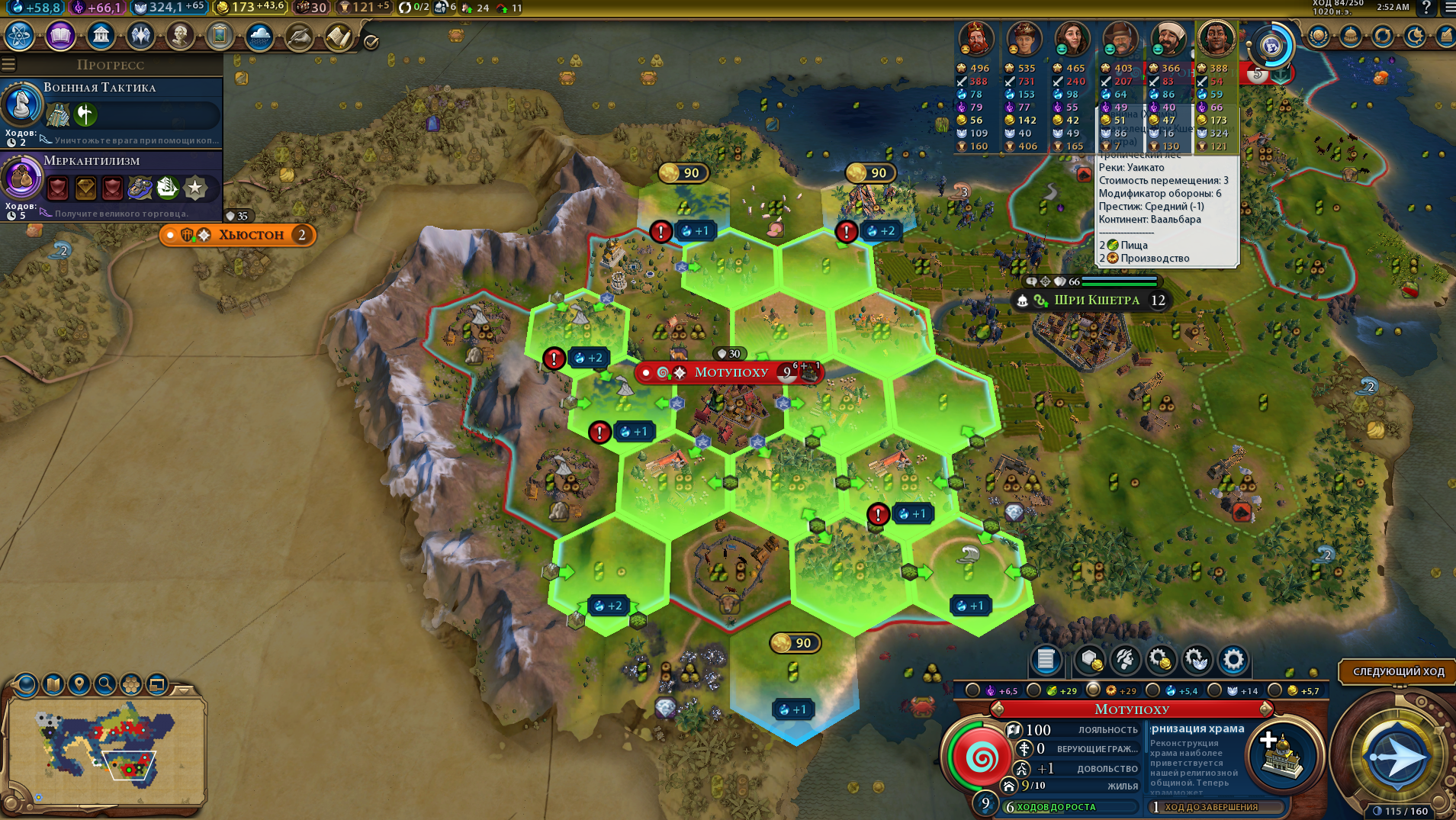The width and height of the screenshot is (1456, 820).
Task: Open the government screen with the columned building
Action: coord(101,36)
